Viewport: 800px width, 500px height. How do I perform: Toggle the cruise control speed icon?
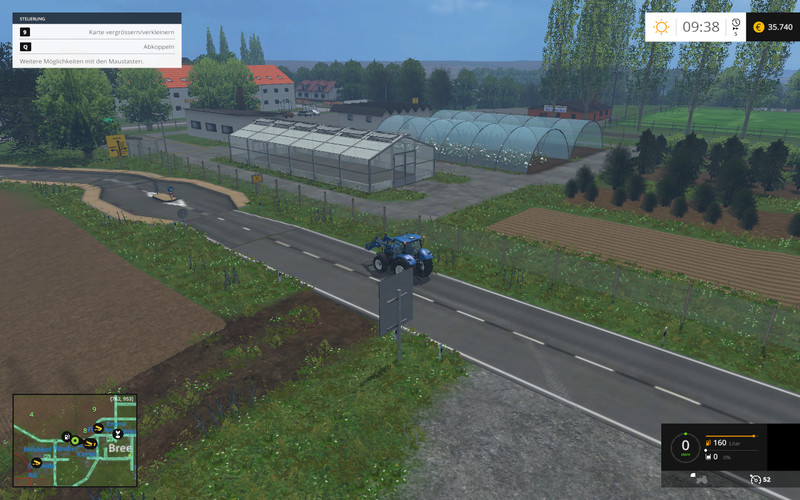(x=757, y=479)
